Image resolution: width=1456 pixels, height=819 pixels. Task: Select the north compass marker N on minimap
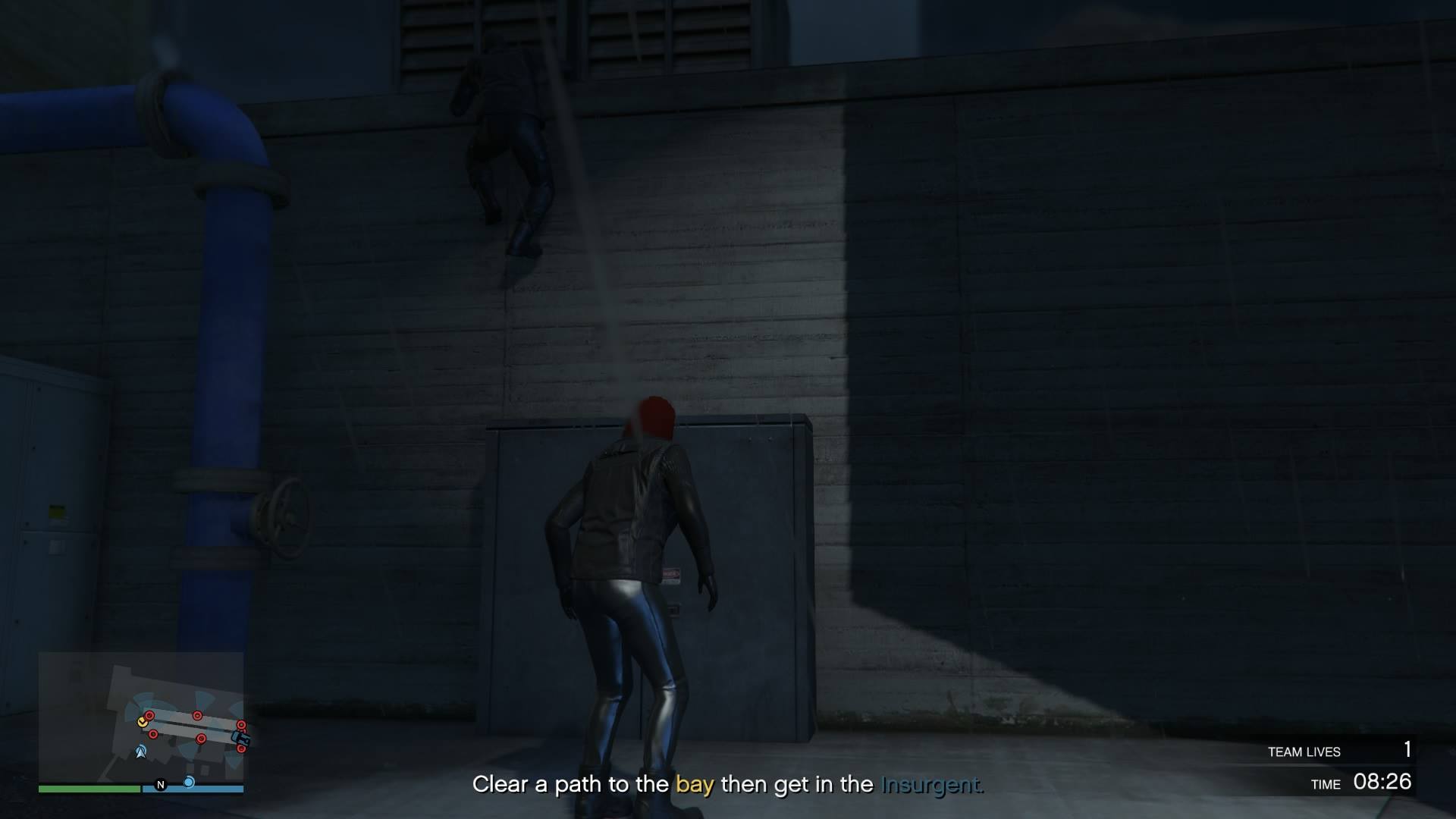tap(161, 785)
